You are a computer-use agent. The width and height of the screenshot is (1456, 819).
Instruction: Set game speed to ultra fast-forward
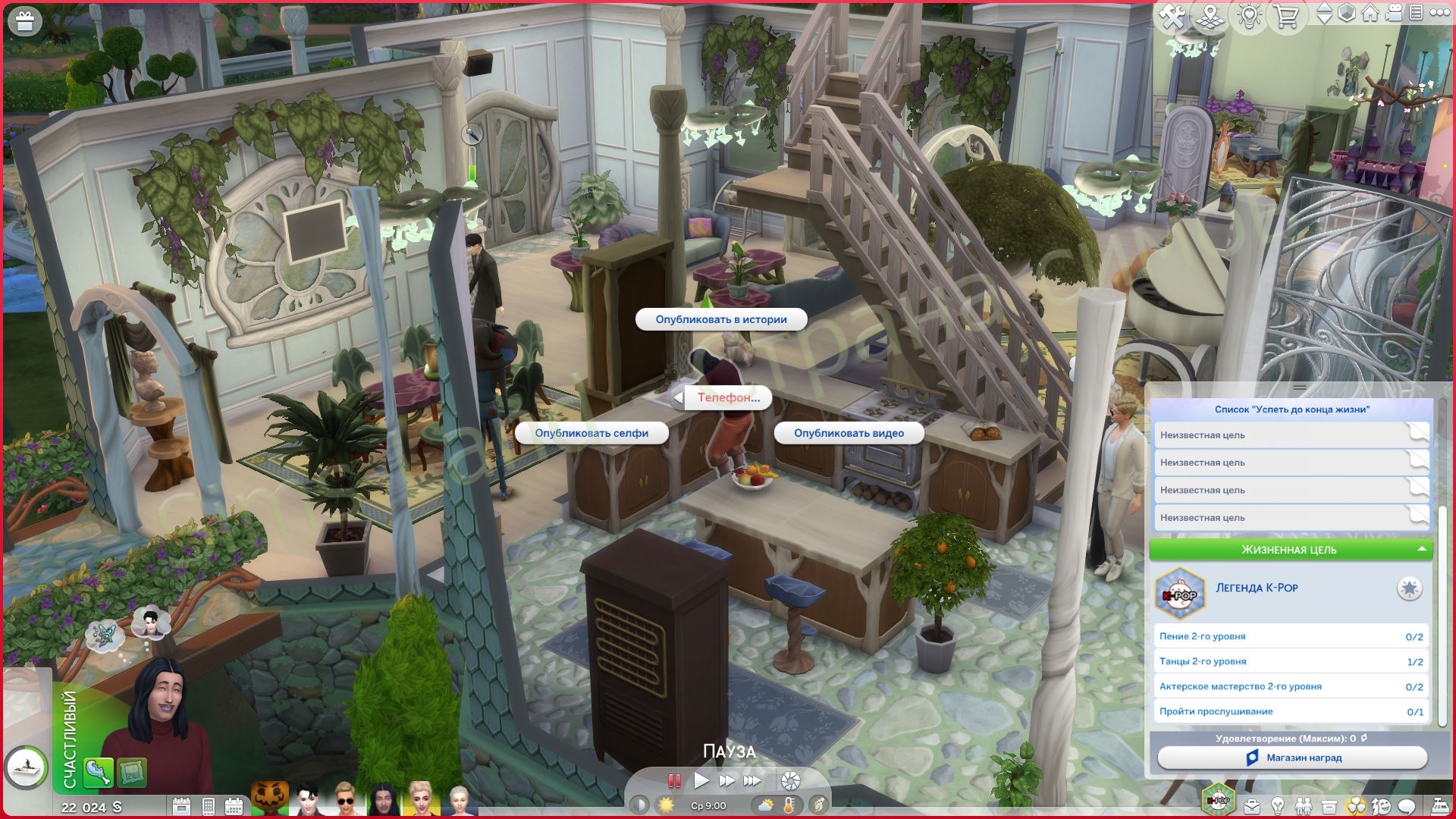pyautogui.click(x=752, y=780)
